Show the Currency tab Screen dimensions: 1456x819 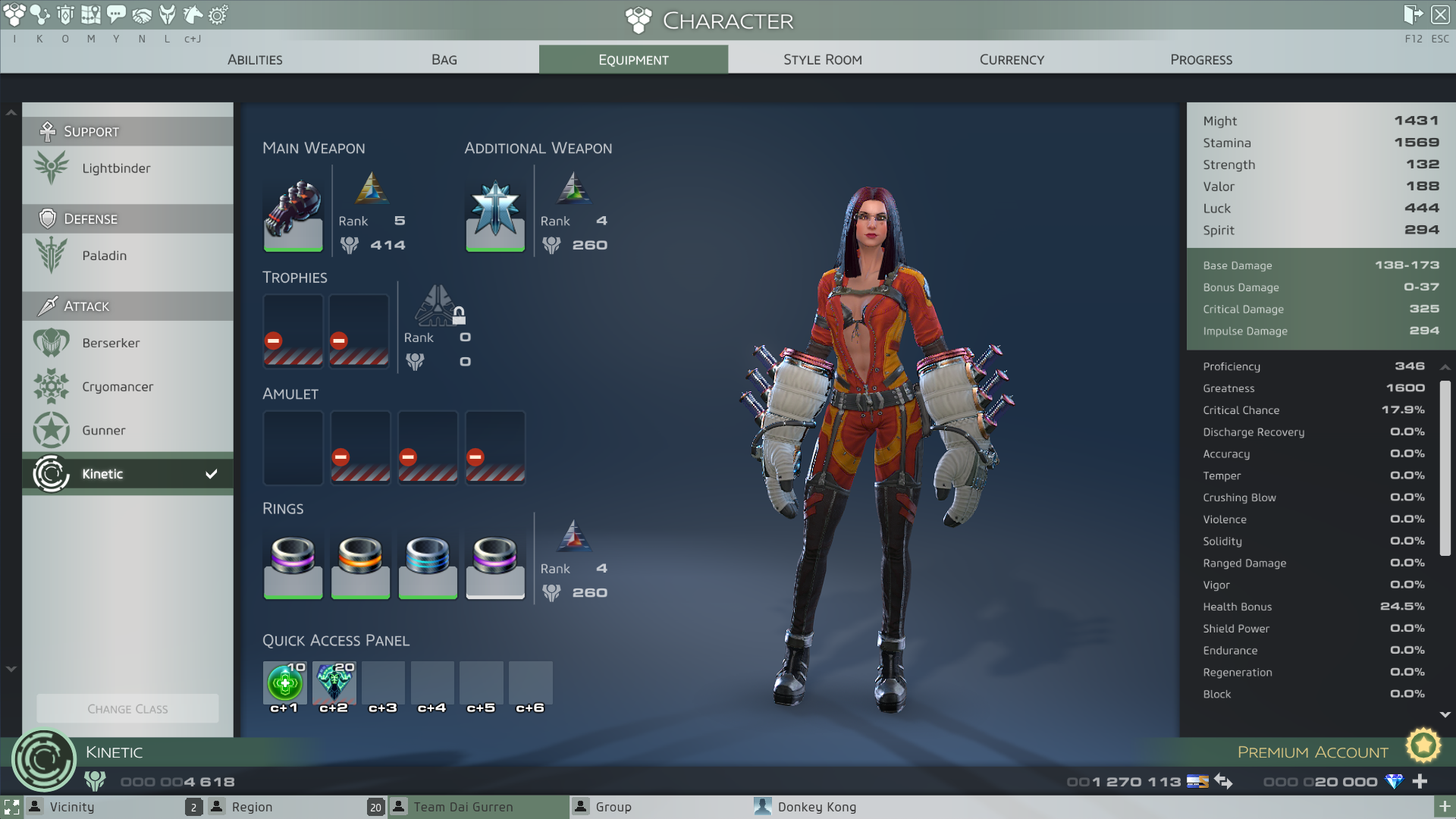click(1012, 59)
